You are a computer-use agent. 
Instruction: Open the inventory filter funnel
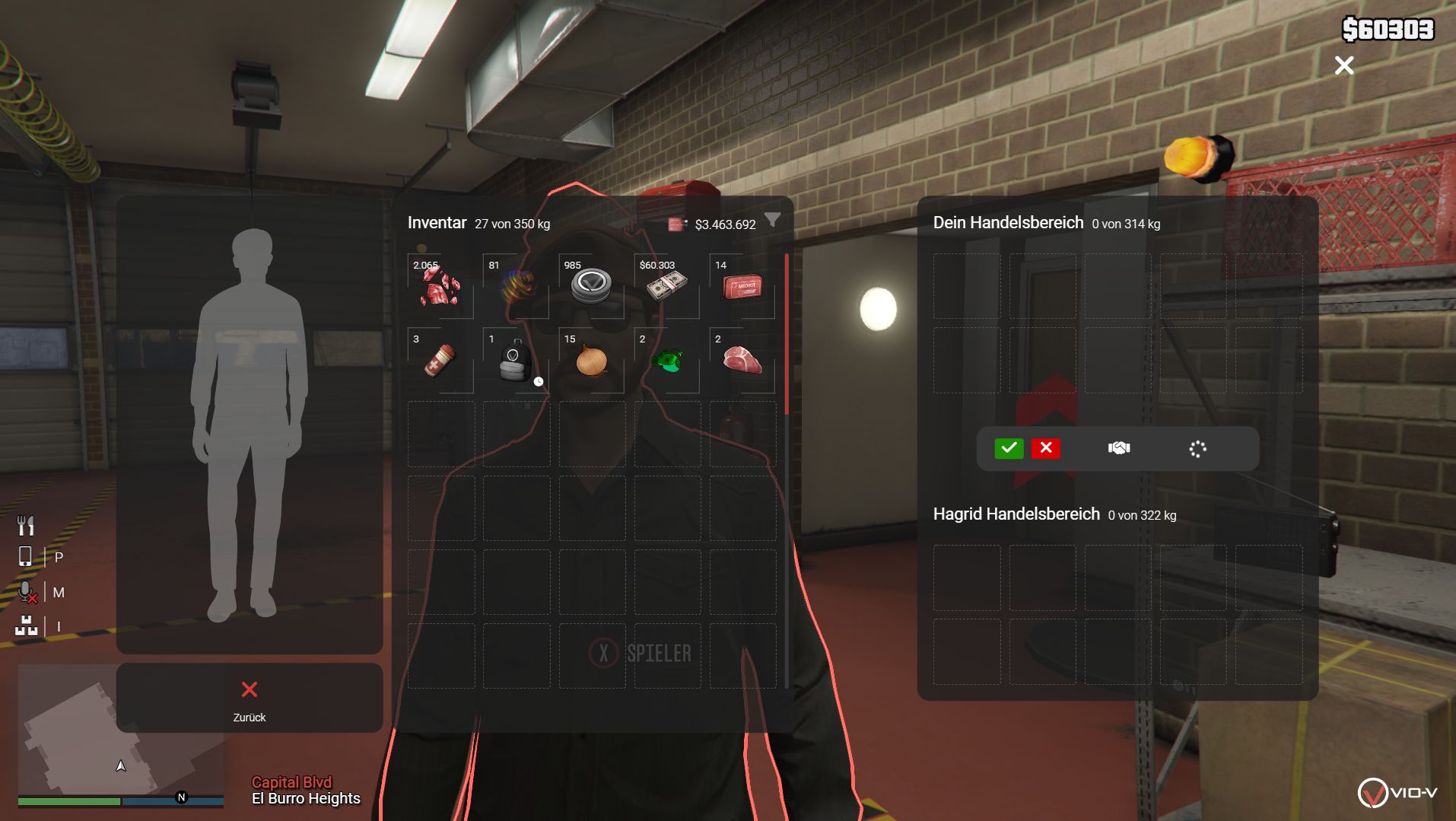[x=772, y=221]
